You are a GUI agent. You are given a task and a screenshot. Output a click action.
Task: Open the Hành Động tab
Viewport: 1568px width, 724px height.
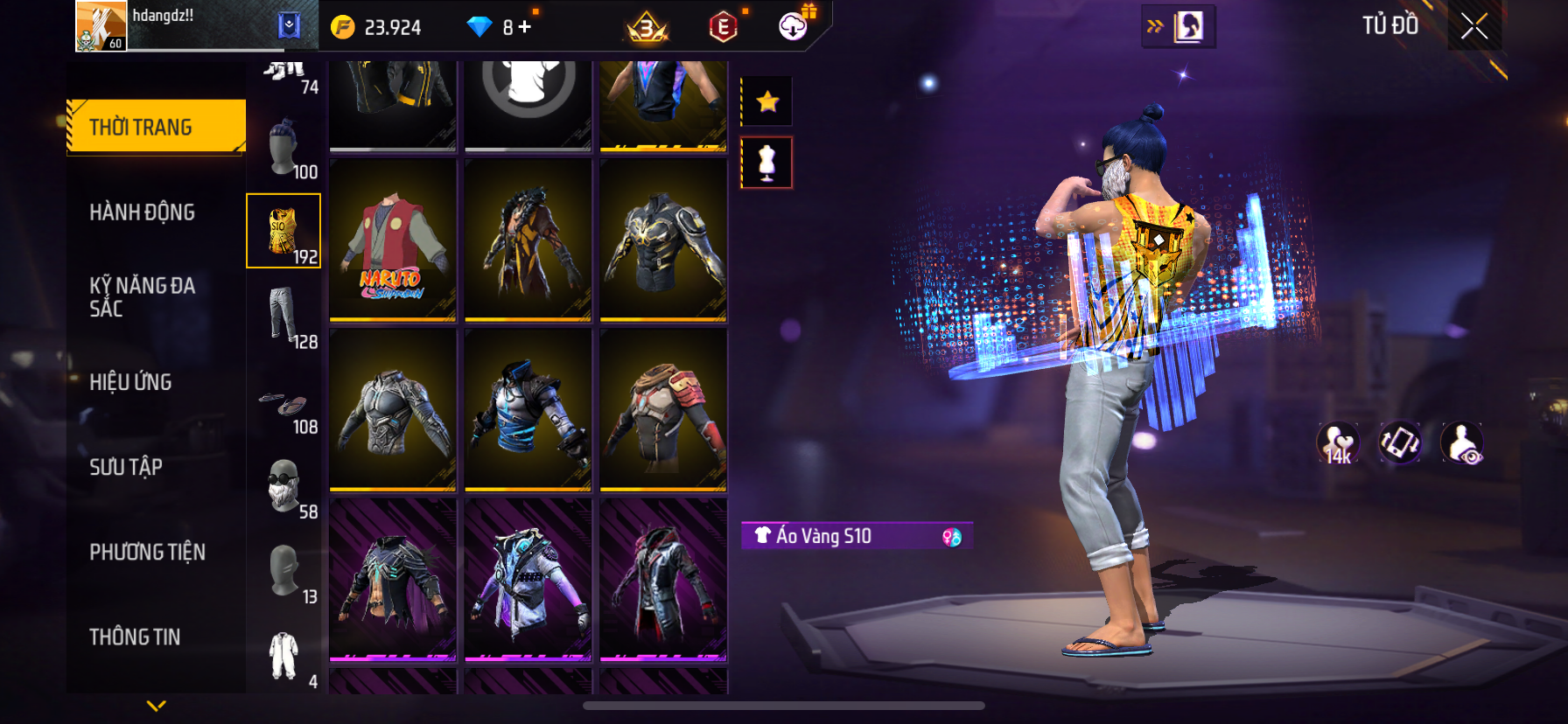(x=143, y=212)
